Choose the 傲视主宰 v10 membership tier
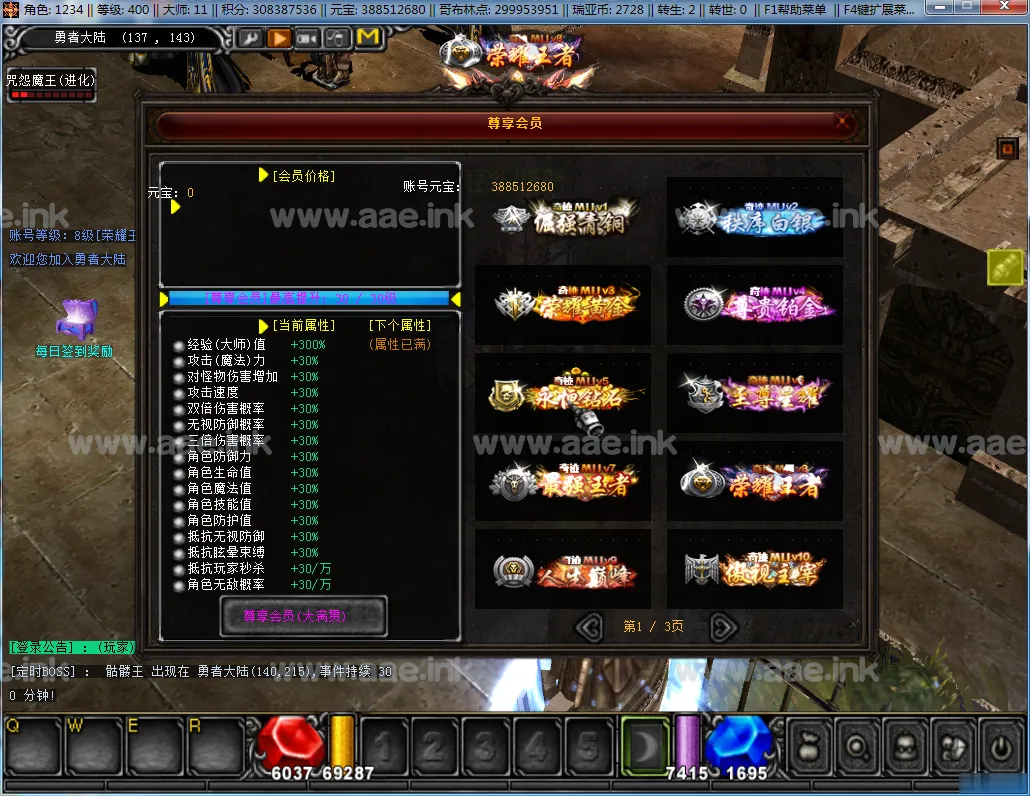 click(755, 569)
